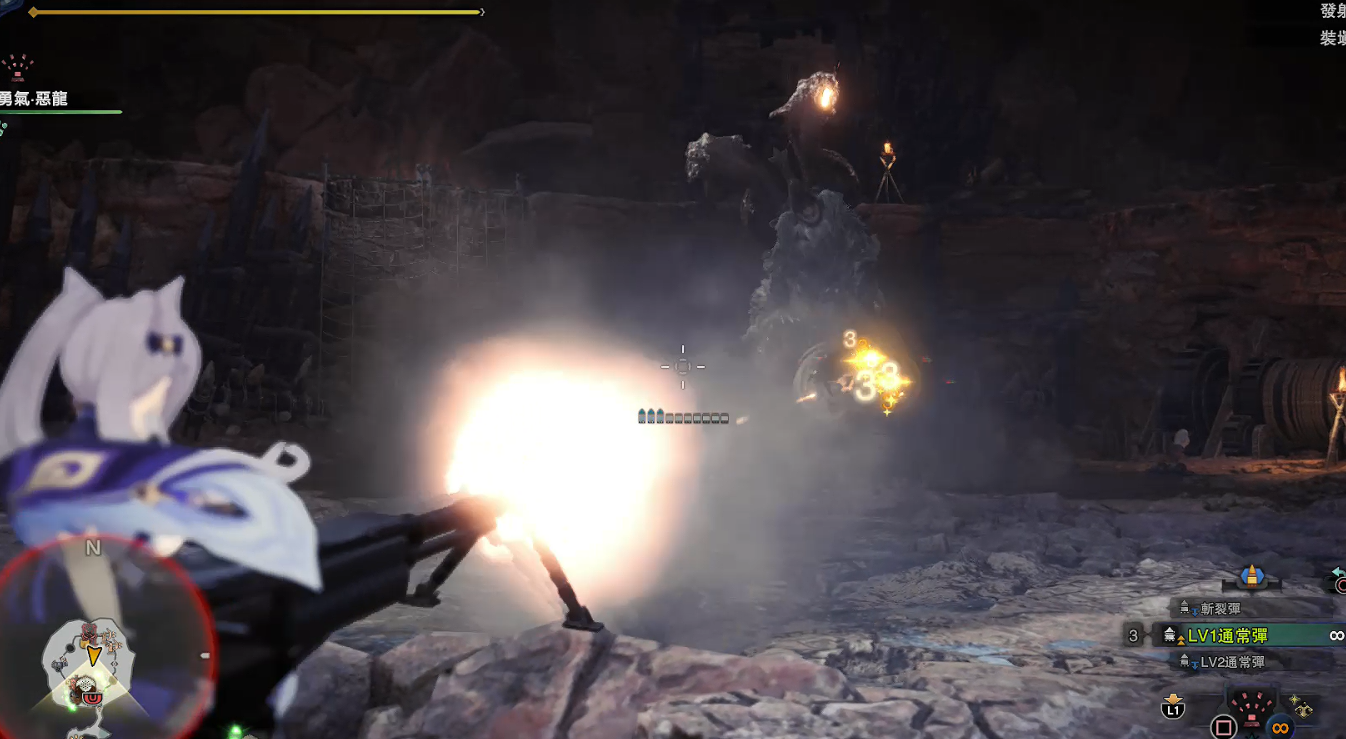Select the slicing ammo 斬裂彈 icon
The image size is (1346, 739).
pyautogui.click(x=1185, y=606)
